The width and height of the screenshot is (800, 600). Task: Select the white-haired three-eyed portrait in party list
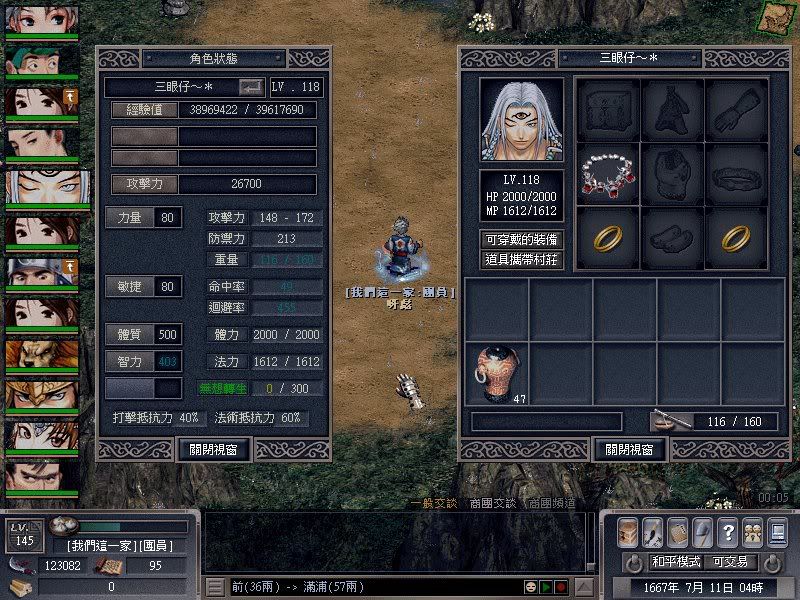42,187
